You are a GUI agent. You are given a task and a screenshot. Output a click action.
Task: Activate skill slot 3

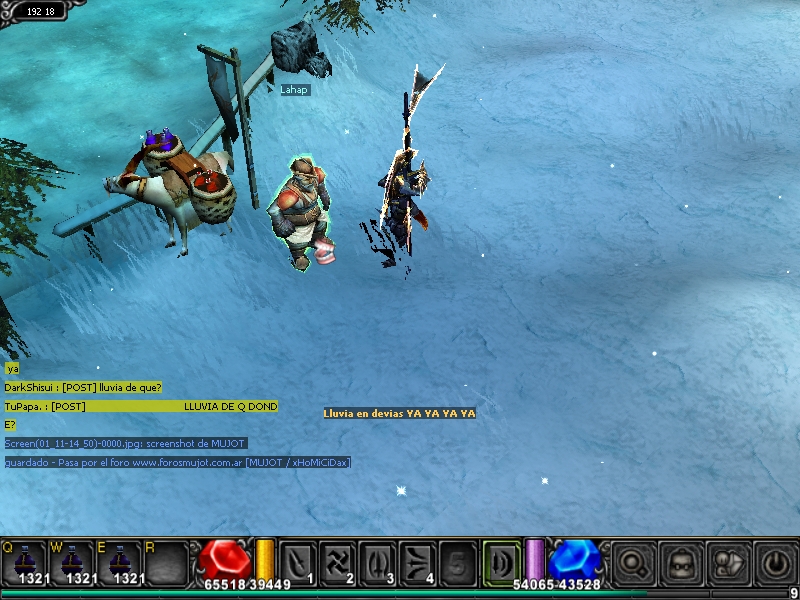pyautogui.click(x=379, y=562)
